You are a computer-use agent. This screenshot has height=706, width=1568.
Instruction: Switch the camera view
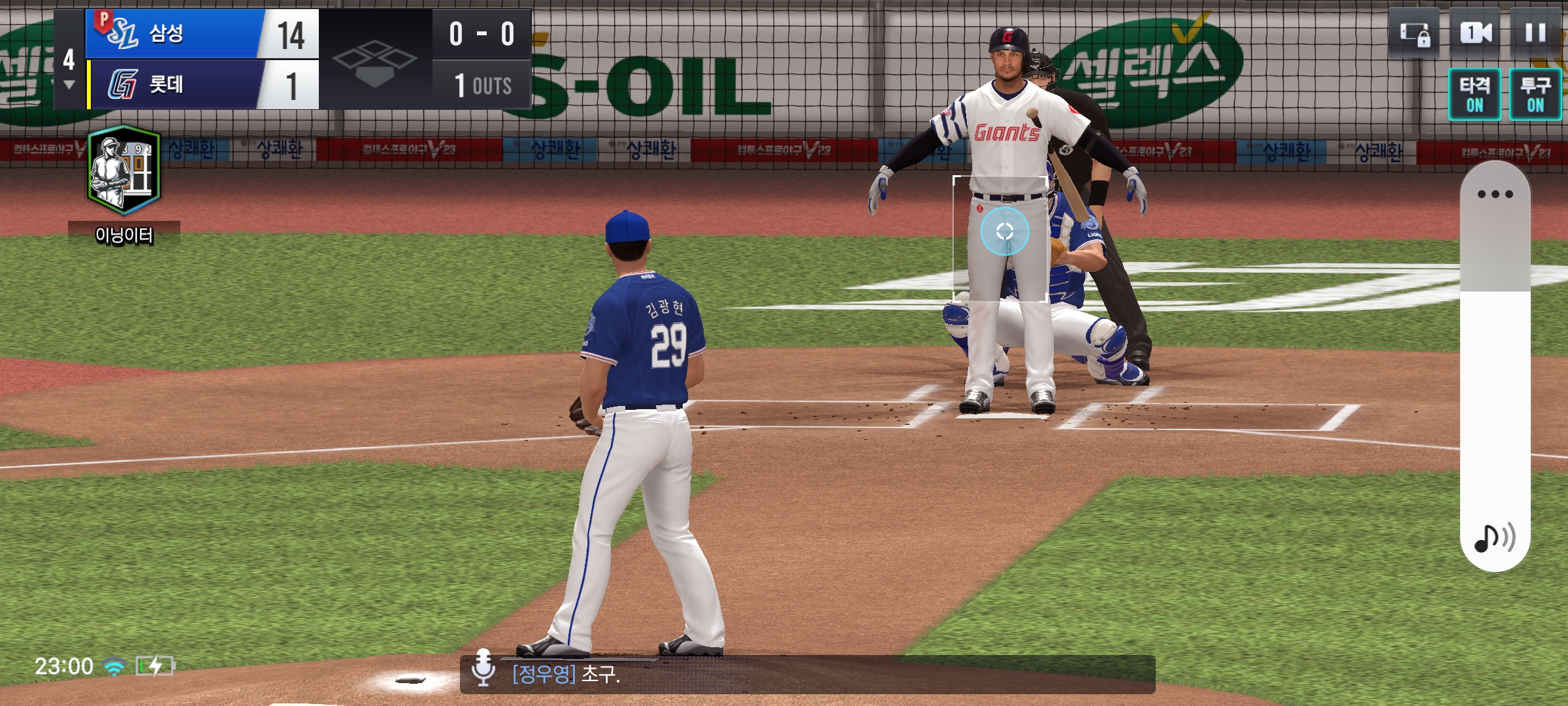click(x=1475, y=33)
